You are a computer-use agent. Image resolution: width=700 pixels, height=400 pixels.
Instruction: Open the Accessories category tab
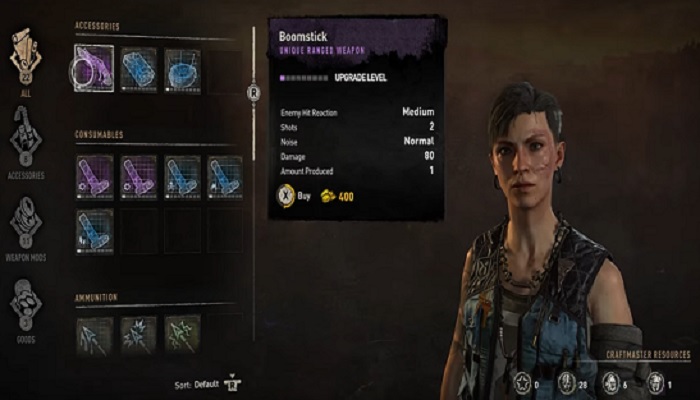[x=24, y=138]
